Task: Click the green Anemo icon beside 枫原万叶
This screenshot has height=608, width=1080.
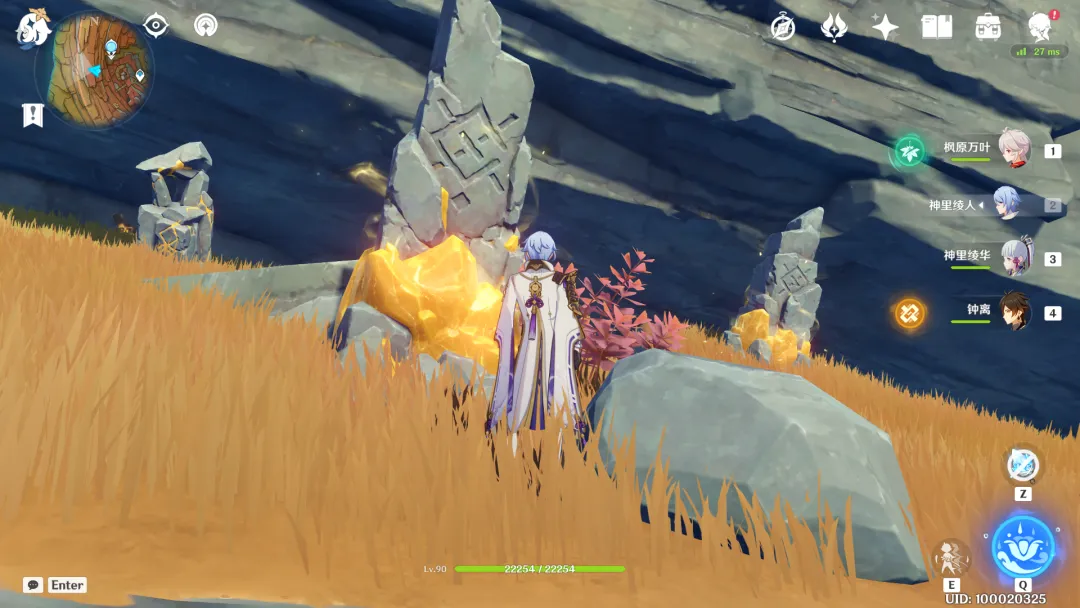Action: [910, 151]
